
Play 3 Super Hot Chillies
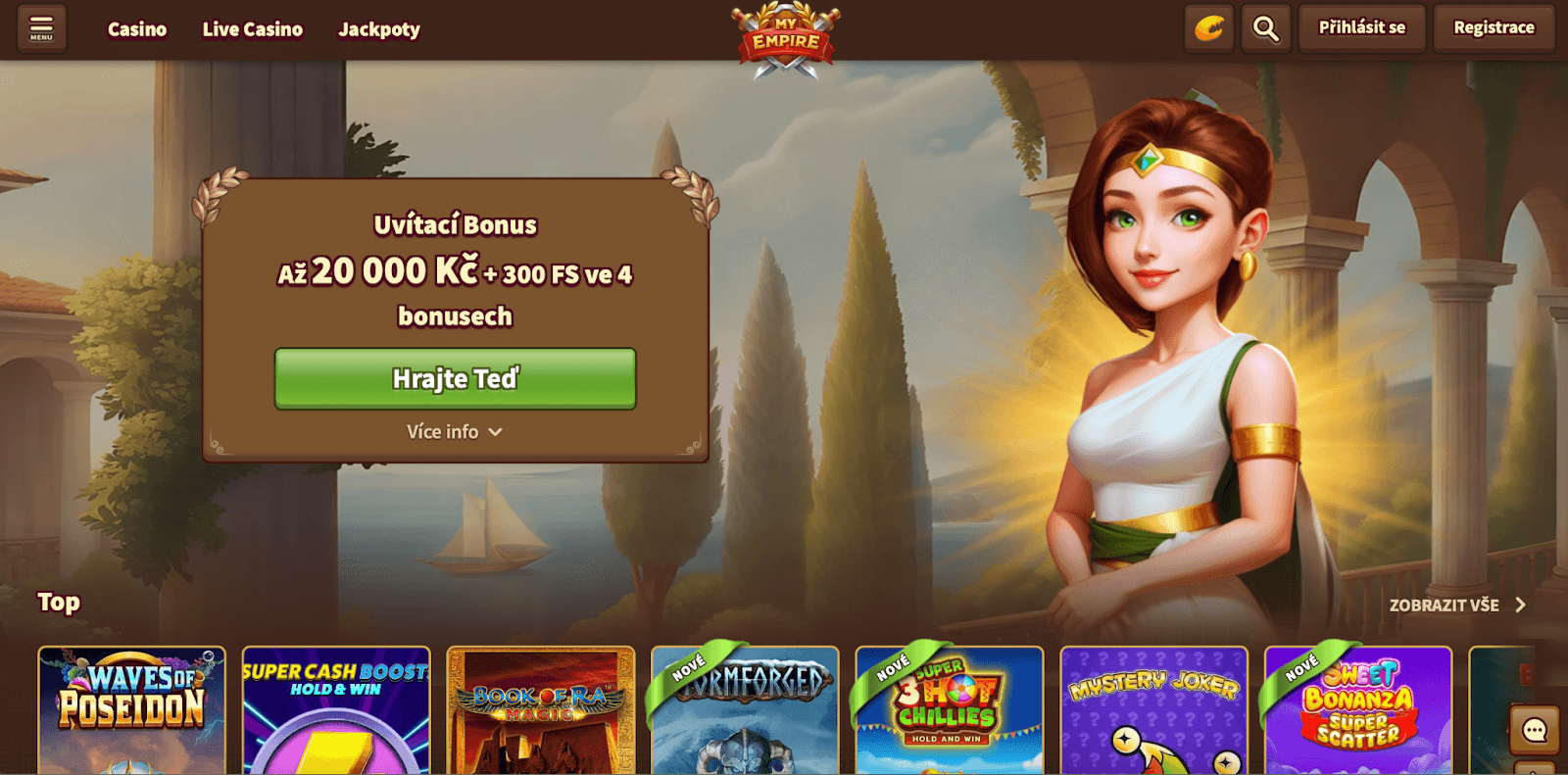950,710
